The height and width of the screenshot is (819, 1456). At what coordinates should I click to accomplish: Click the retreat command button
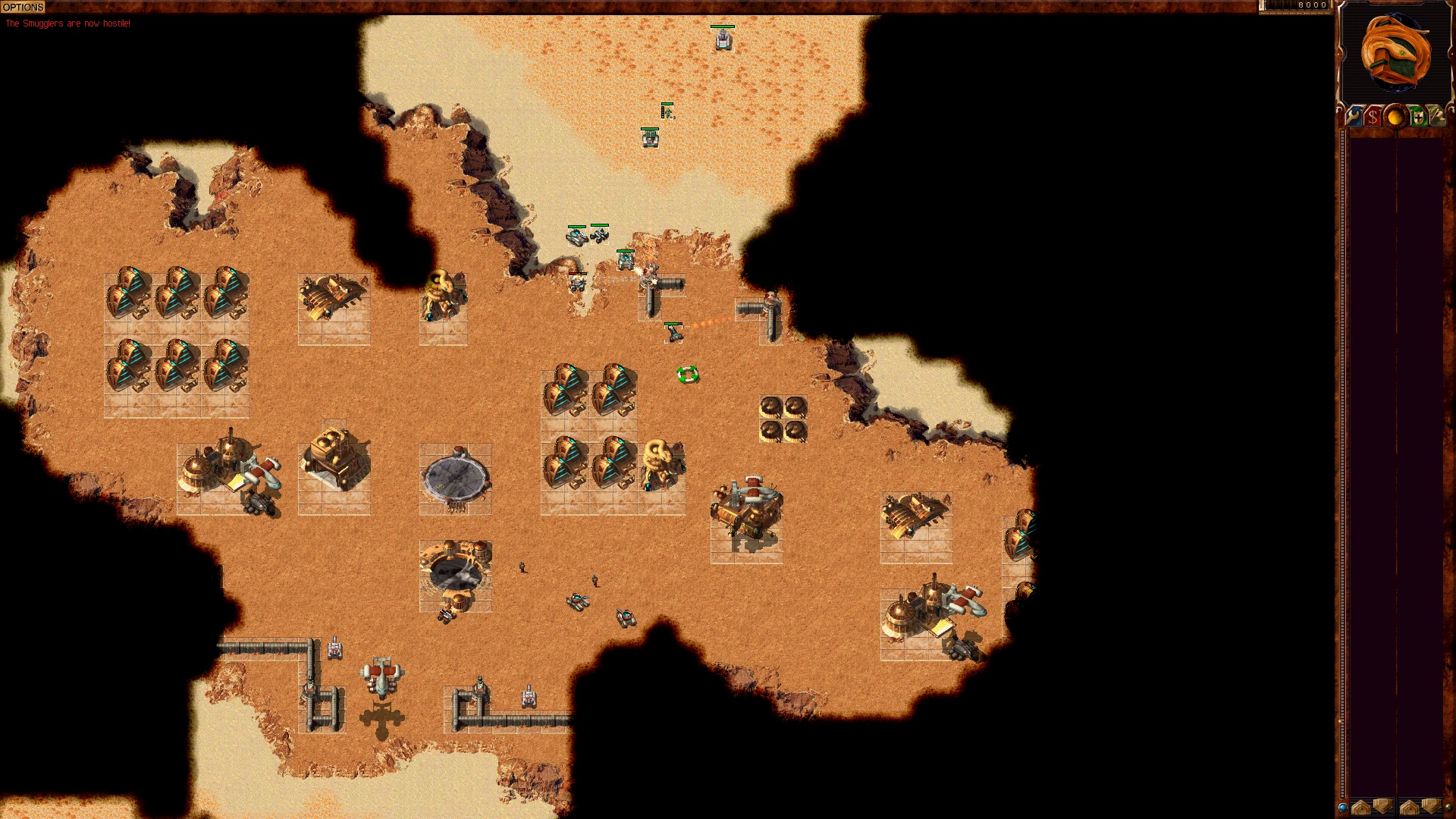(1437, 117)
